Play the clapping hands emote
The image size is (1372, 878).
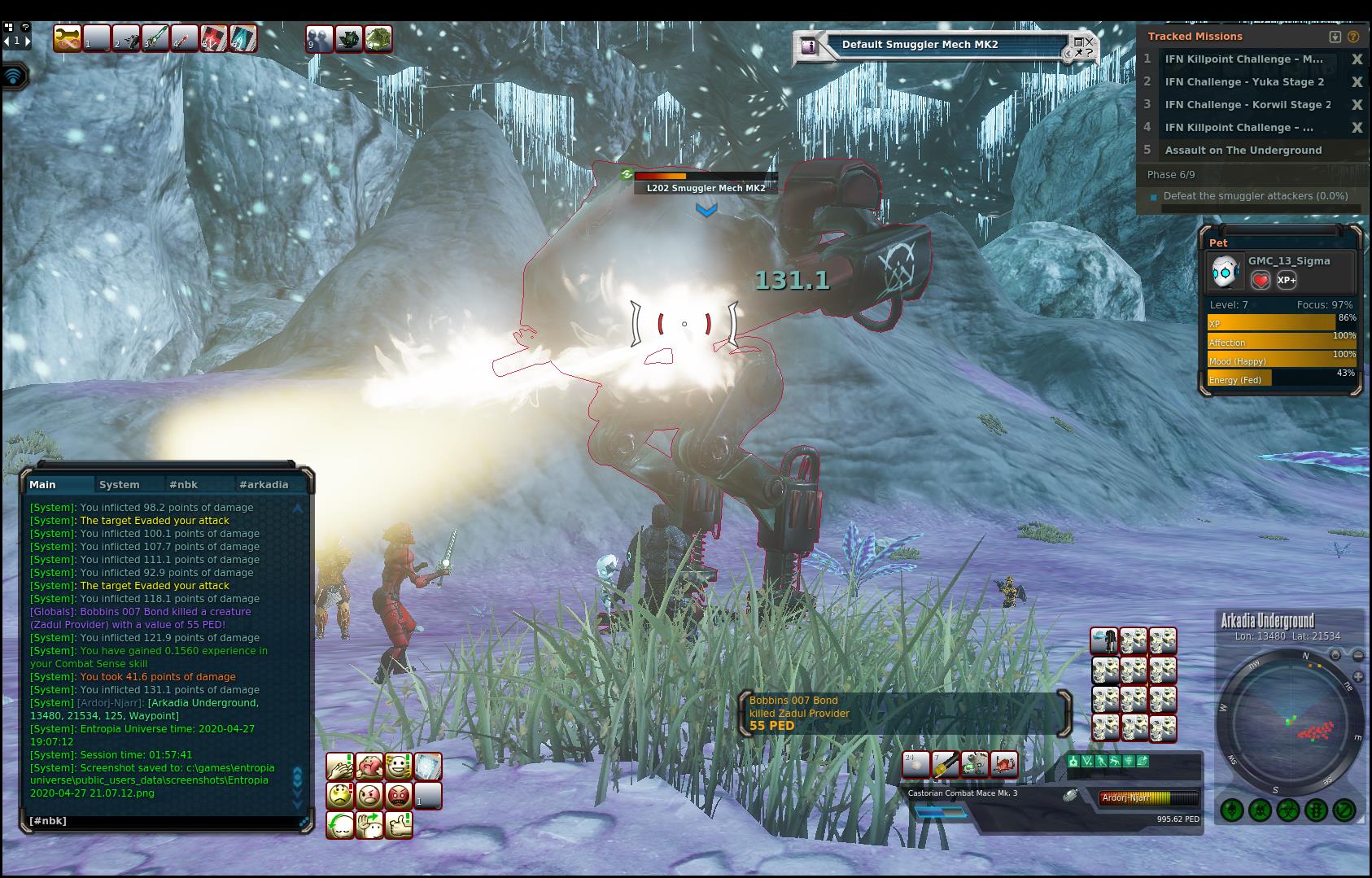(x=340, y=767)
